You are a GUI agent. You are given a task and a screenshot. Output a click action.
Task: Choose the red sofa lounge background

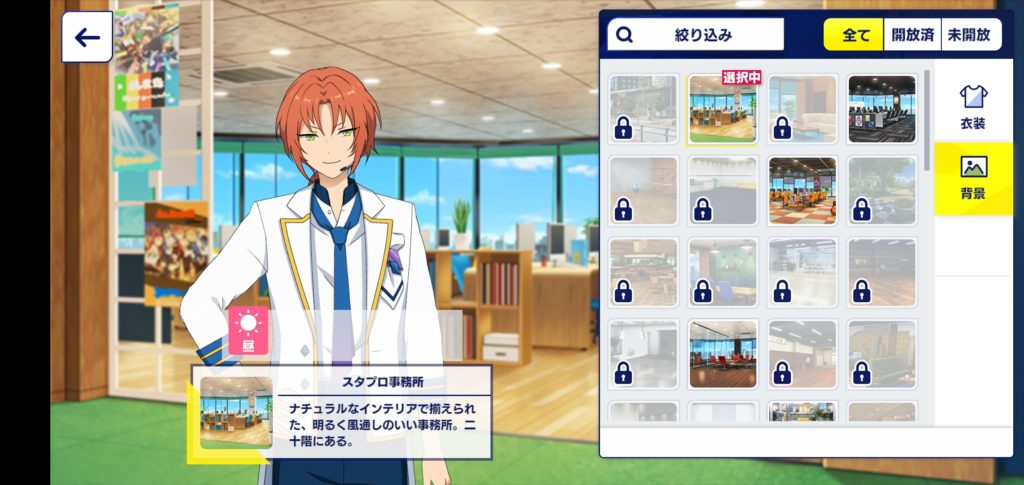coord(723,353)
